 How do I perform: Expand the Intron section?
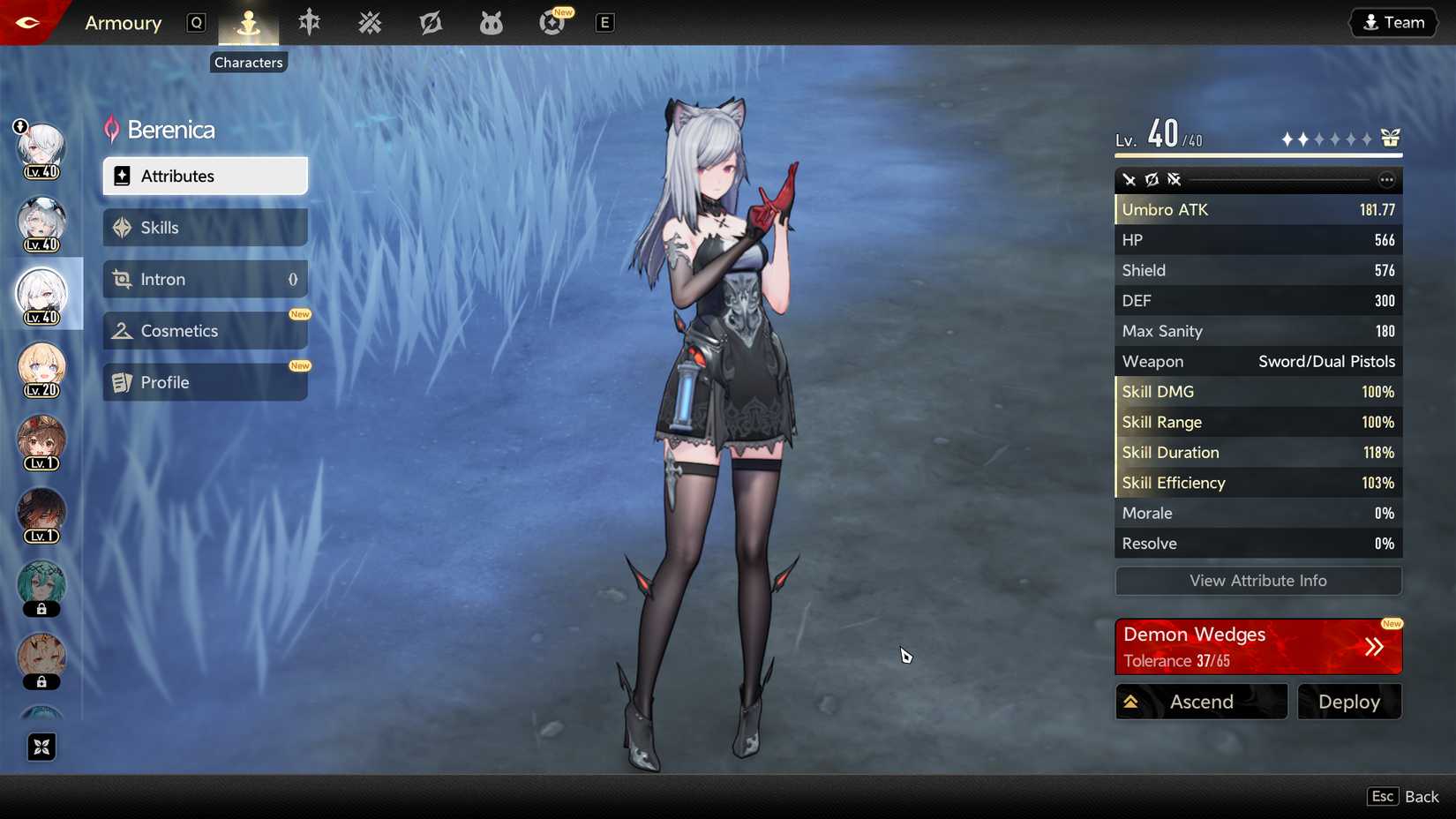205,279
